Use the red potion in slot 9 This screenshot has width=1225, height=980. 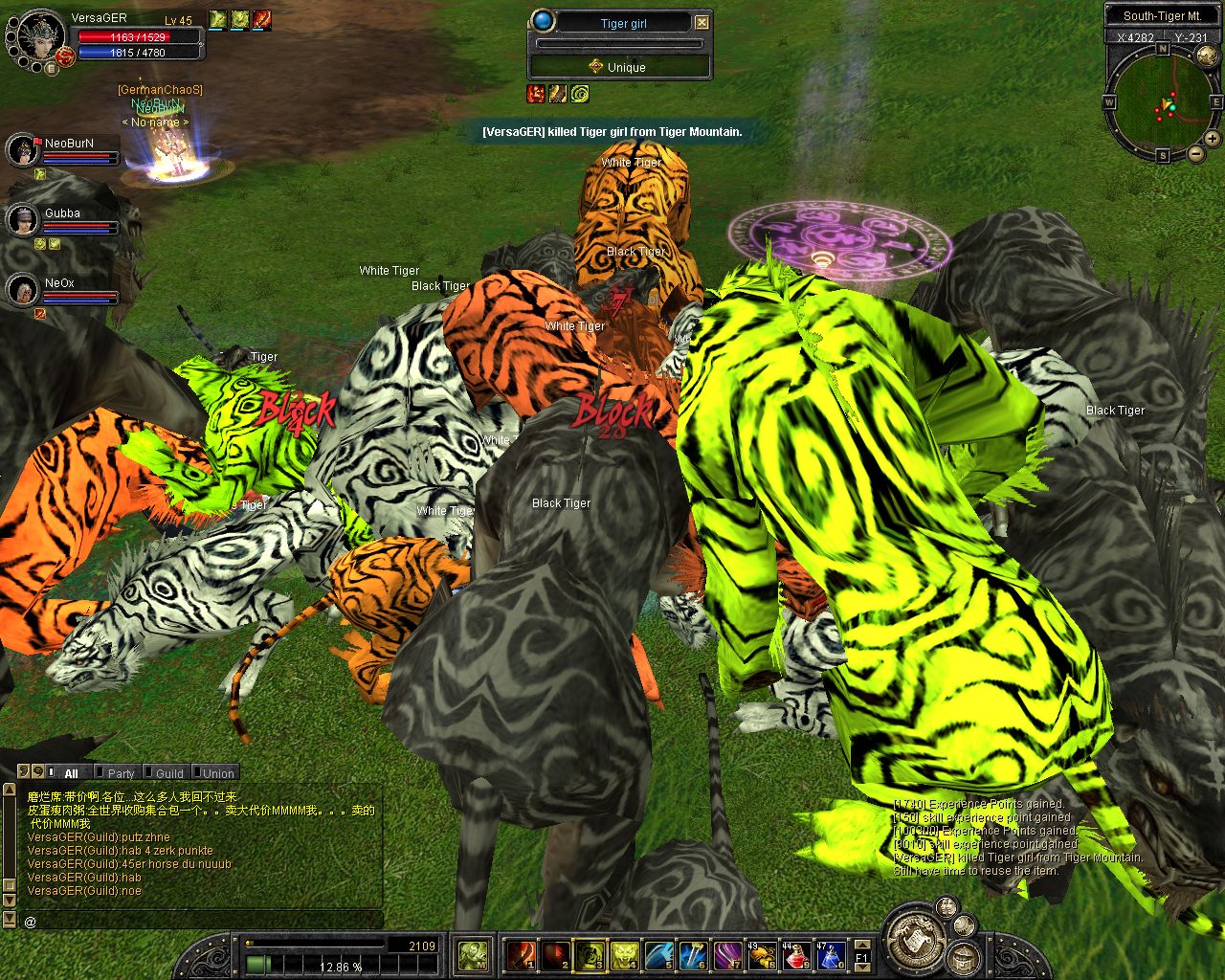coord(797,955)
